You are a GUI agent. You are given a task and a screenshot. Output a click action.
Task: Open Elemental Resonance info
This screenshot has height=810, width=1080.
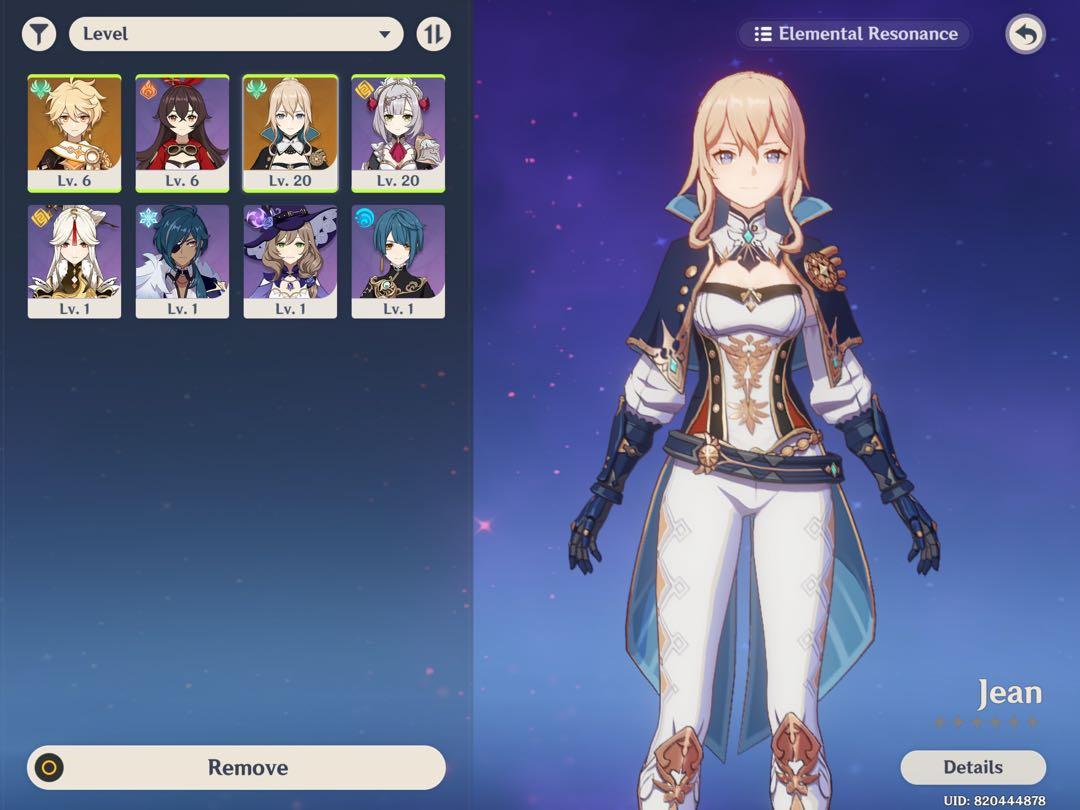855,34
